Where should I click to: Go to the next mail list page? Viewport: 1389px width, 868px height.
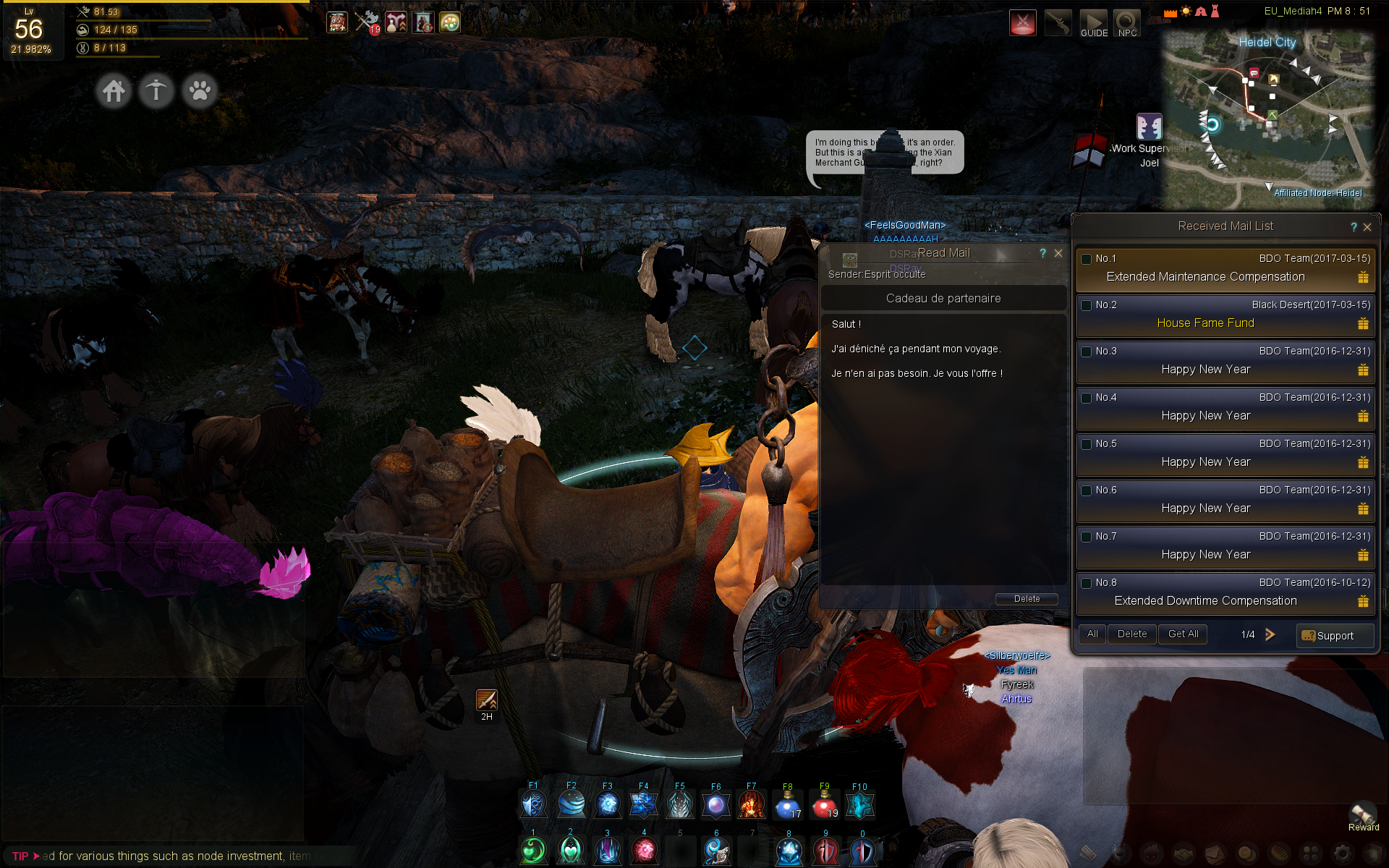(x=1270, y=634)
